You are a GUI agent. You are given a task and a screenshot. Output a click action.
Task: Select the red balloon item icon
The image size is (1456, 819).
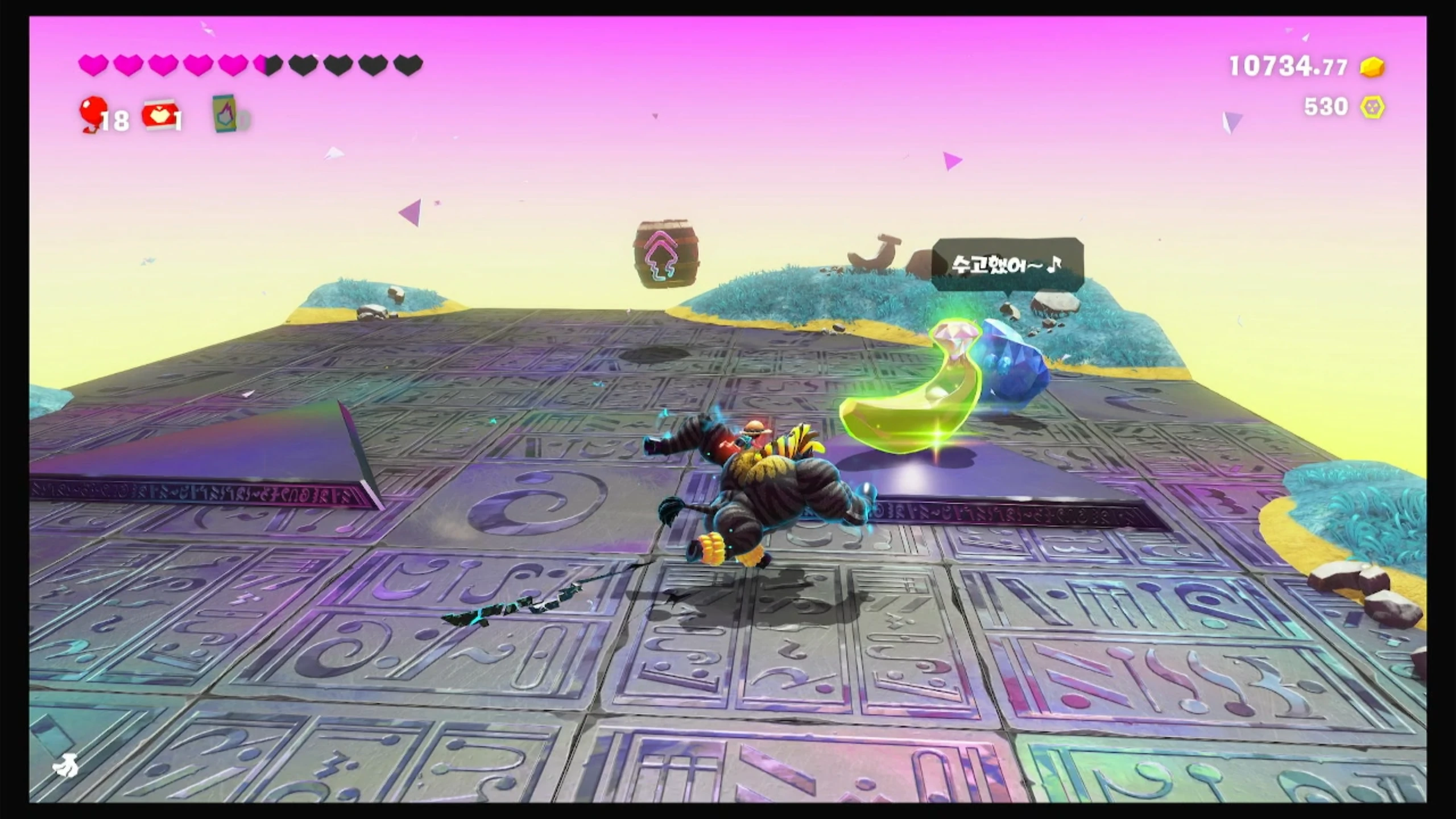tap(93, 113)
